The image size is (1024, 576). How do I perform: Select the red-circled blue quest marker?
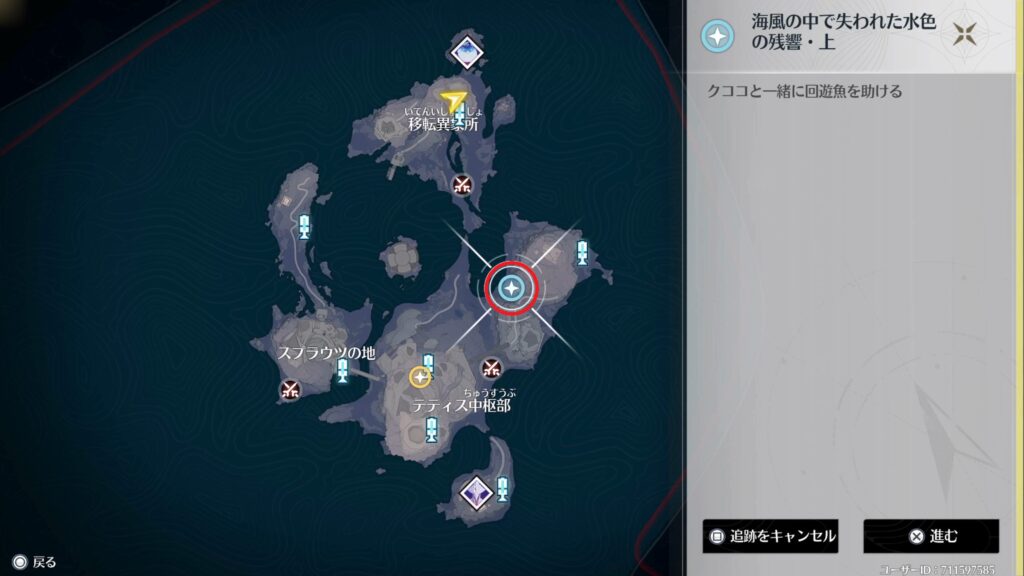[x=512, y=289]
